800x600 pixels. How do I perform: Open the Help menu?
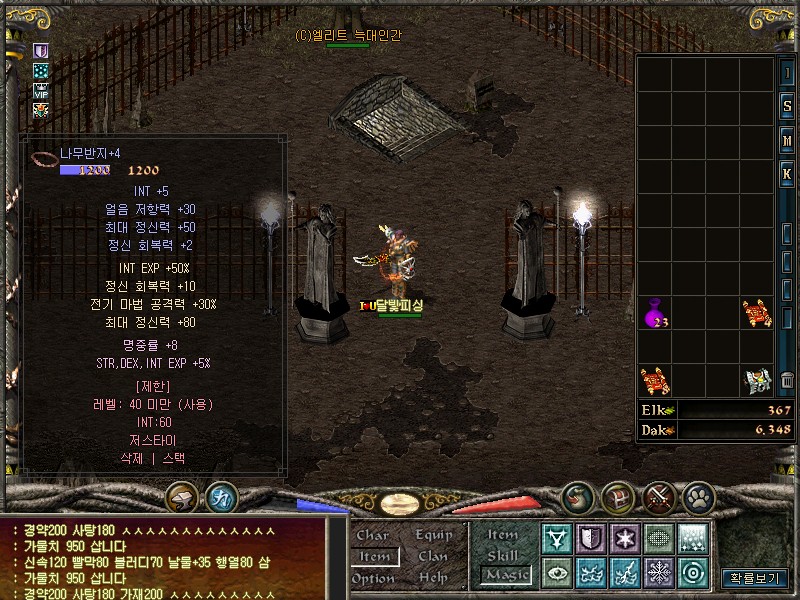(433, 578)
